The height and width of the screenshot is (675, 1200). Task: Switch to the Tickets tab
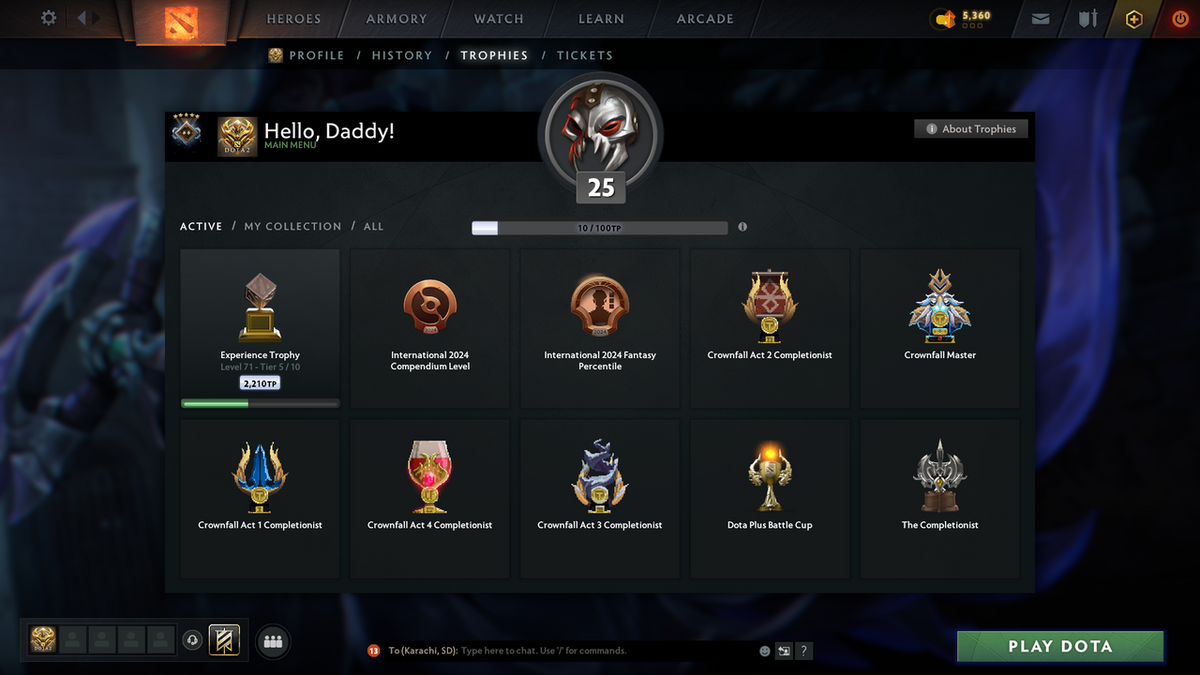click(x=585, y=56)
